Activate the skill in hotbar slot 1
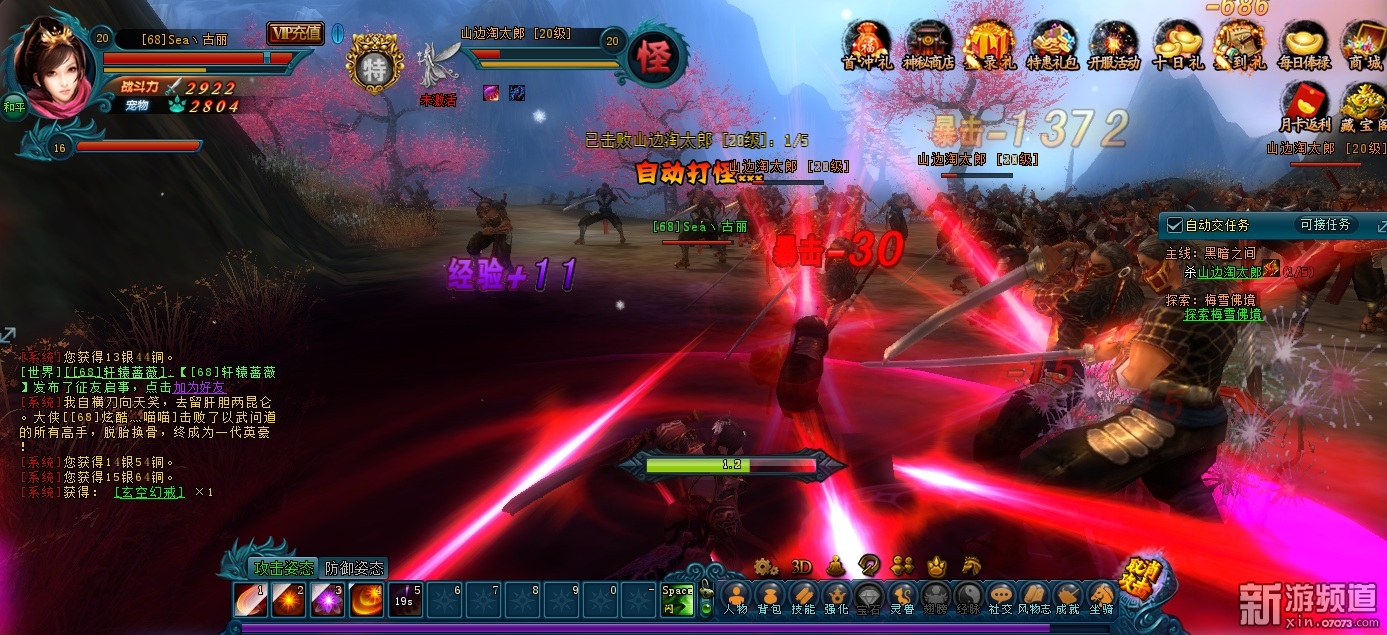The width and height of the screenshot is (1387, 635). (251, 599)
